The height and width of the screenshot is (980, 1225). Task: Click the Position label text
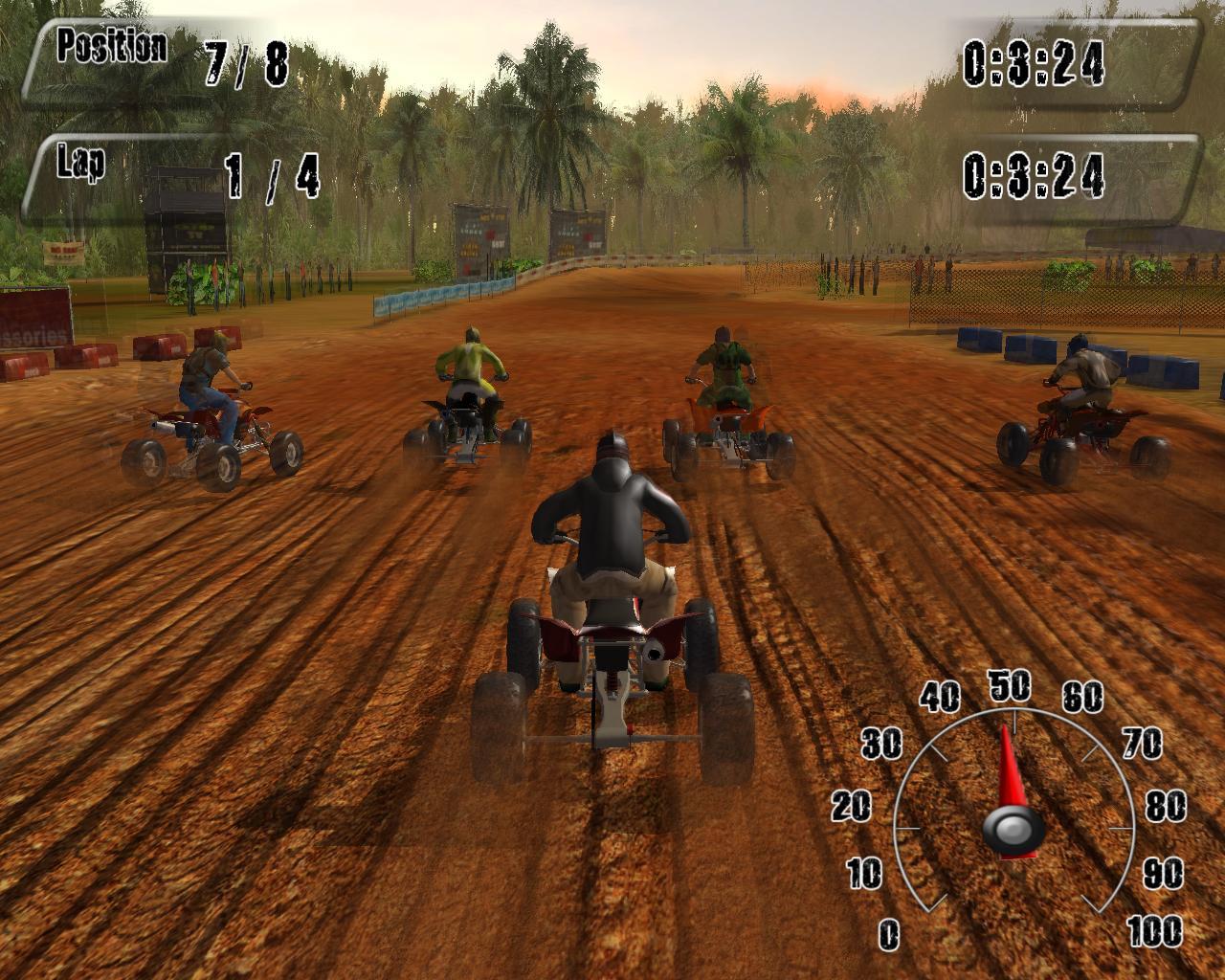110,42
